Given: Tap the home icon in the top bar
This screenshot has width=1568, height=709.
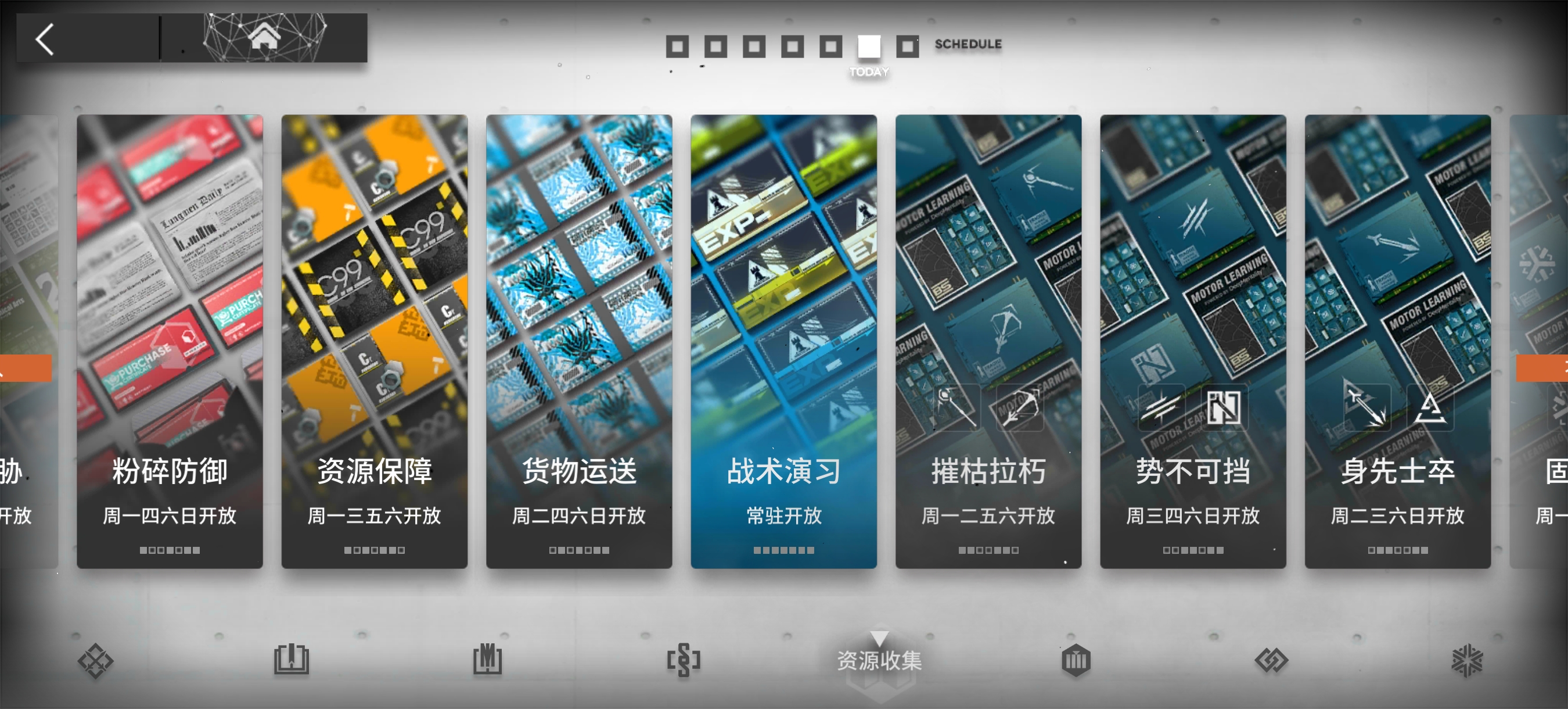Looking at the screenshot, I should click(264, 38).
